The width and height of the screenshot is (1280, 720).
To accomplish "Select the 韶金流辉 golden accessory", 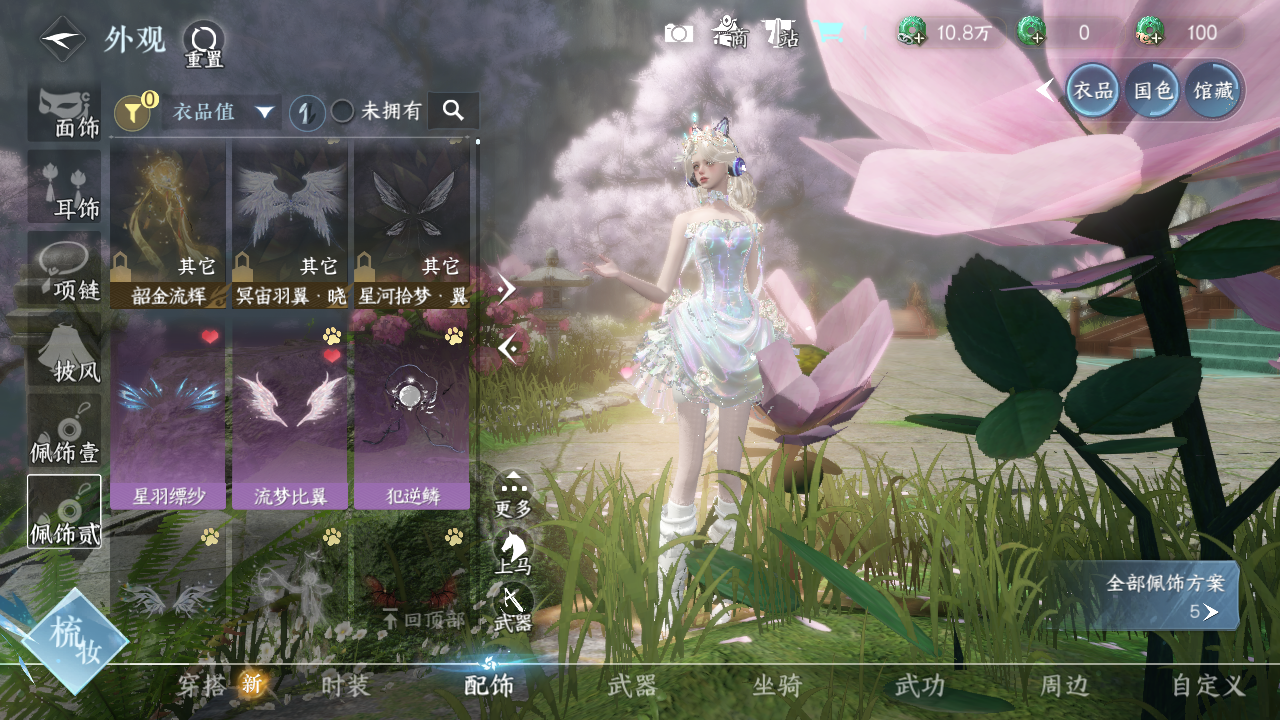I will tap(168, 223).
